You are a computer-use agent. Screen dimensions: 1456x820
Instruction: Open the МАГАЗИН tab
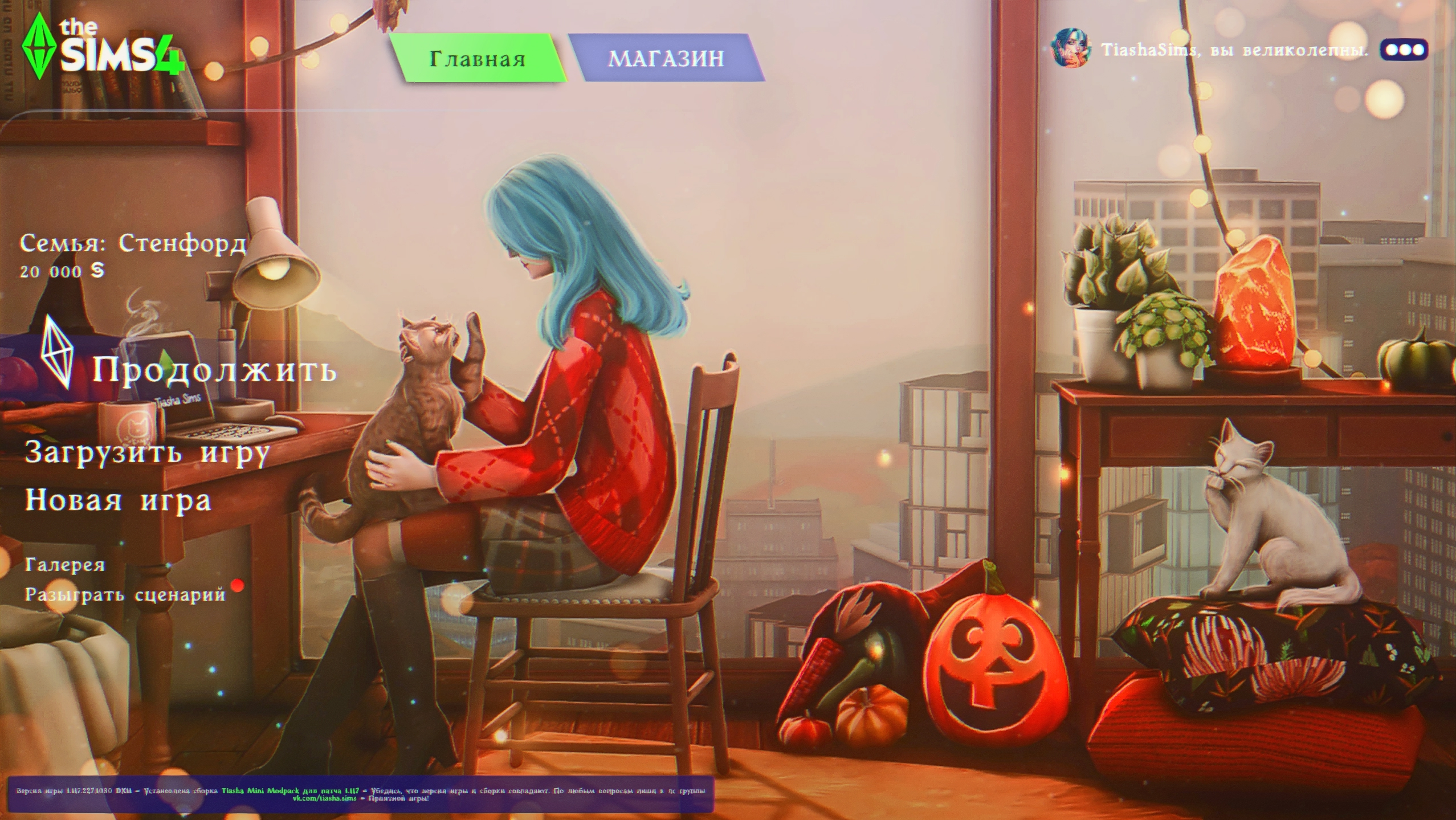tap(666, 58)
